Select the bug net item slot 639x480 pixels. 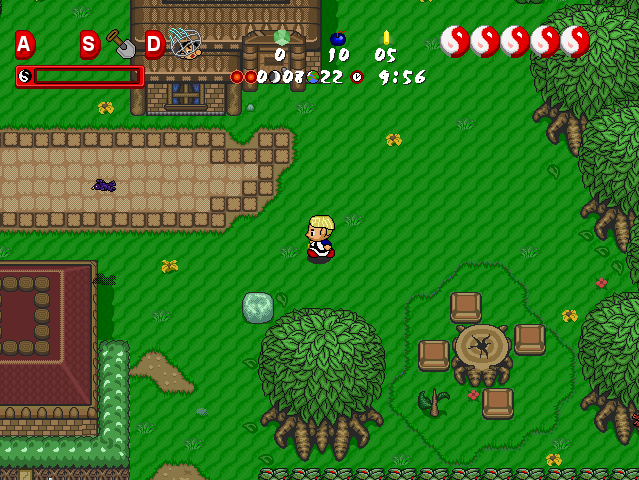[185, 43]
